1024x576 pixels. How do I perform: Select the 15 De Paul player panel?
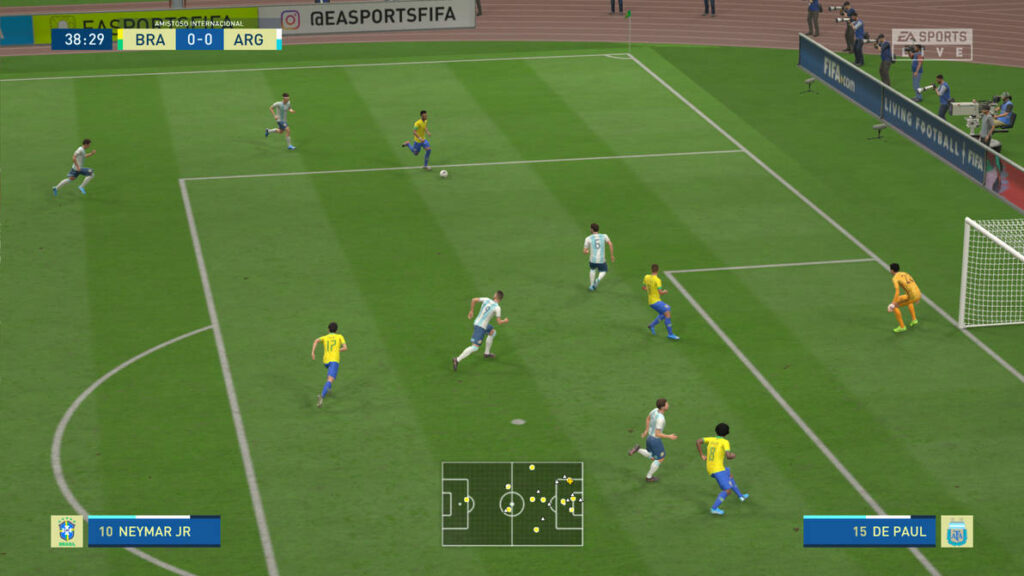pos(869,531)
